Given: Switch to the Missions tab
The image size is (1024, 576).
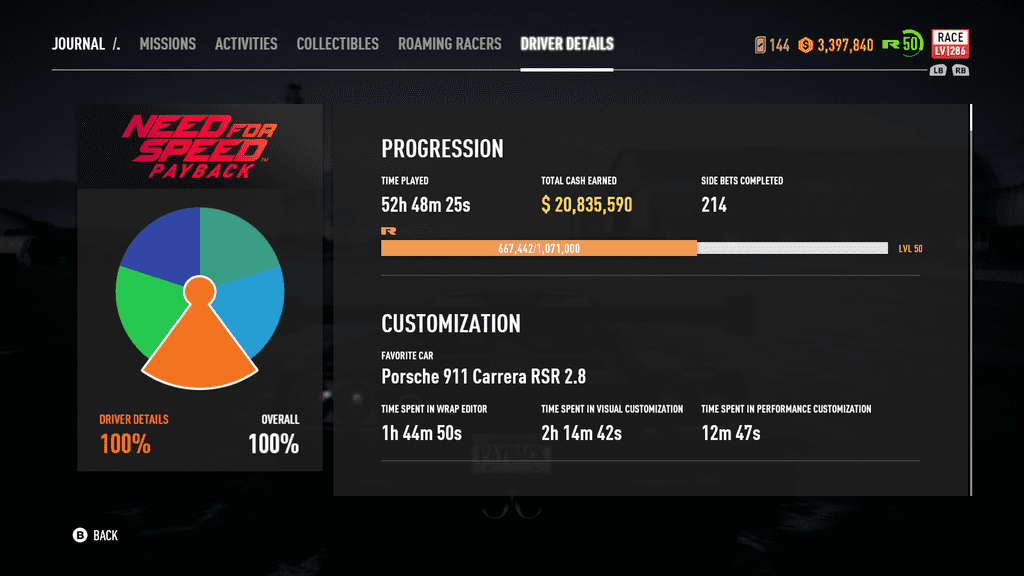Looking at the screenshot, I should tap(167, 44).
